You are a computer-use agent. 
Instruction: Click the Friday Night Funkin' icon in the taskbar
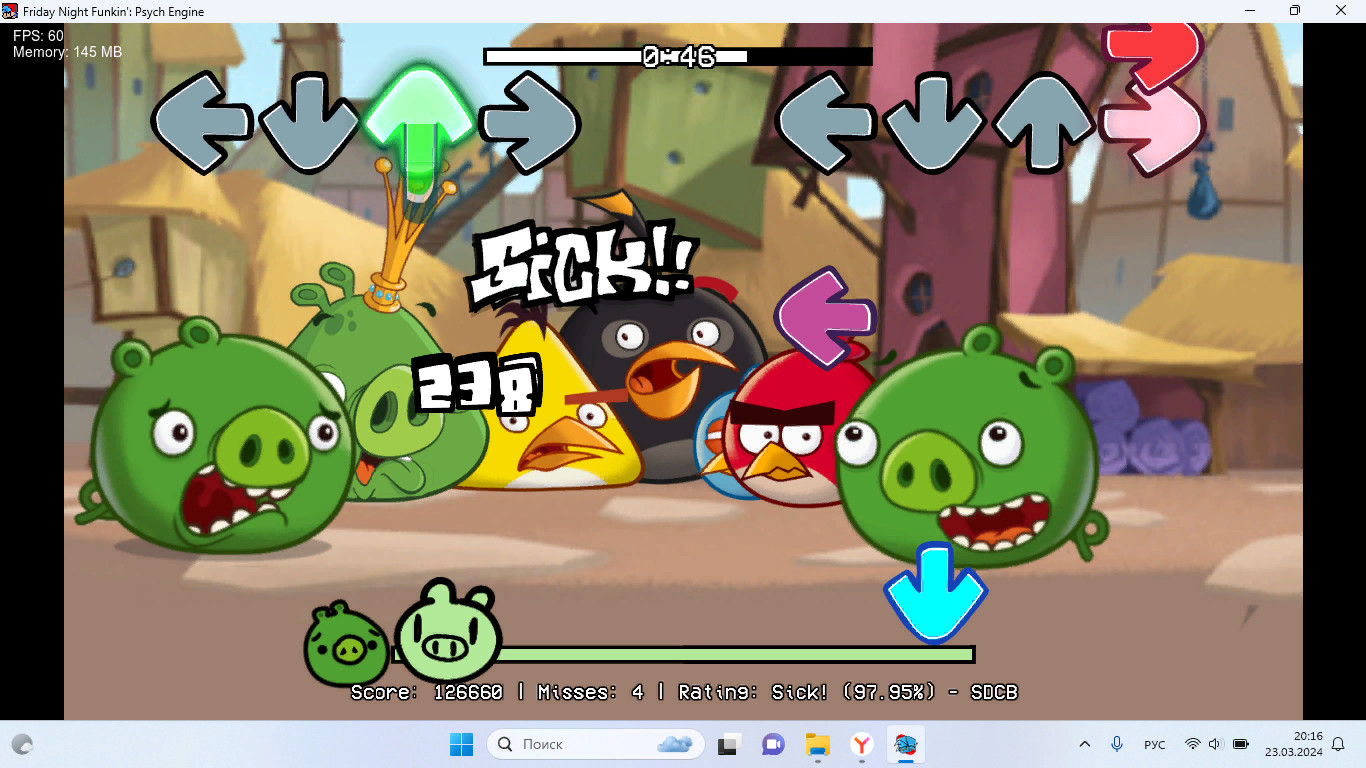906,744
